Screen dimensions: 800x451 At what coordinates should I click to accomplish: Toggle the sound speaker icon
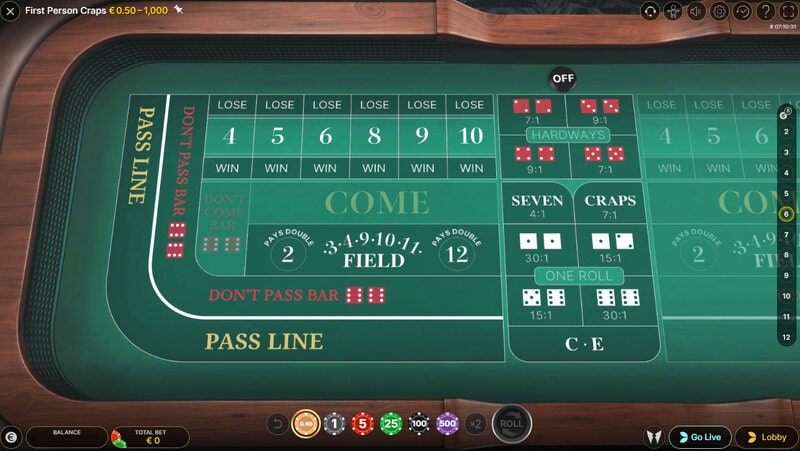click(696, 12)
